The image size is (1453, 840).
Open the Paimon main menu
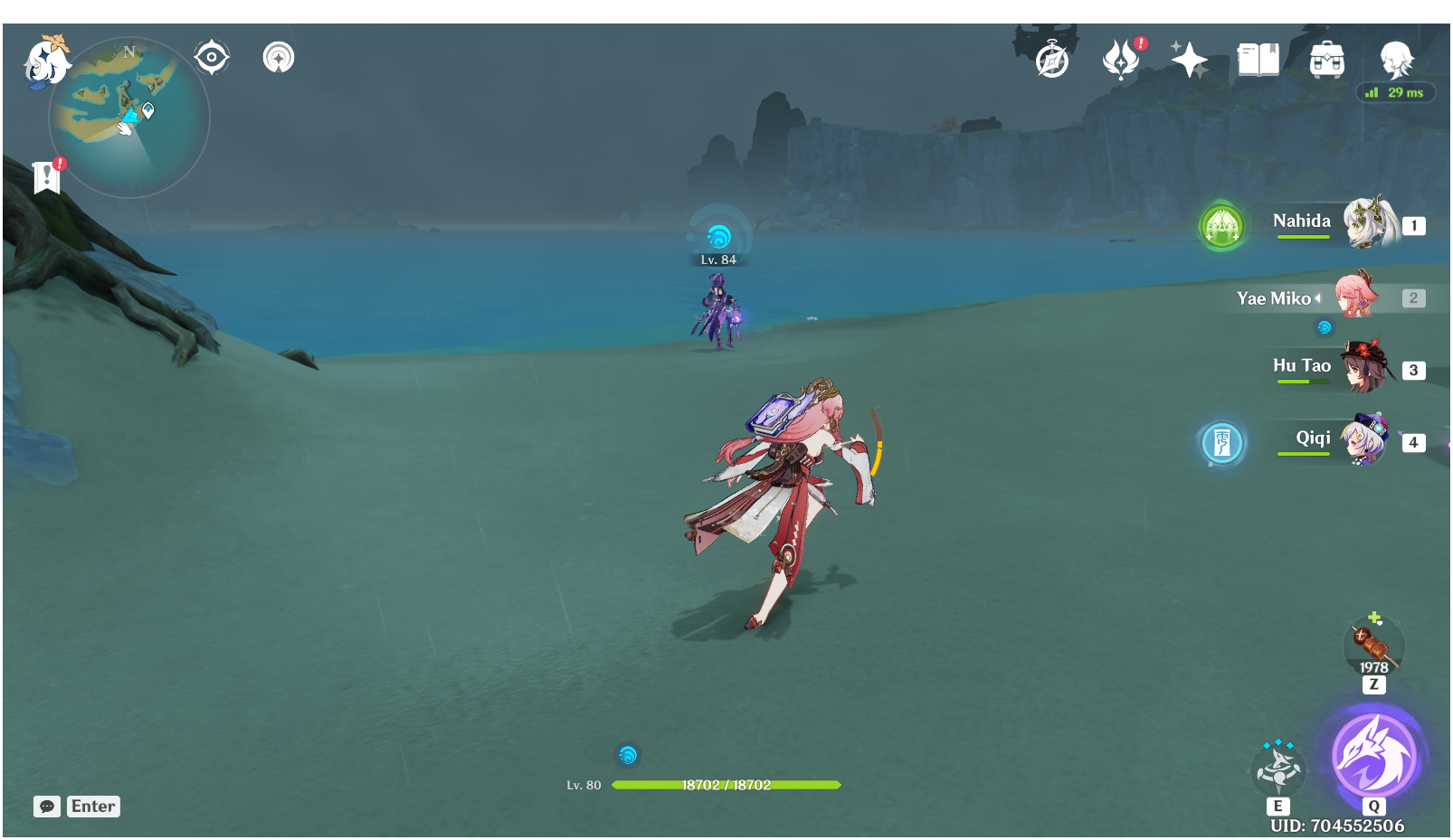45,61
